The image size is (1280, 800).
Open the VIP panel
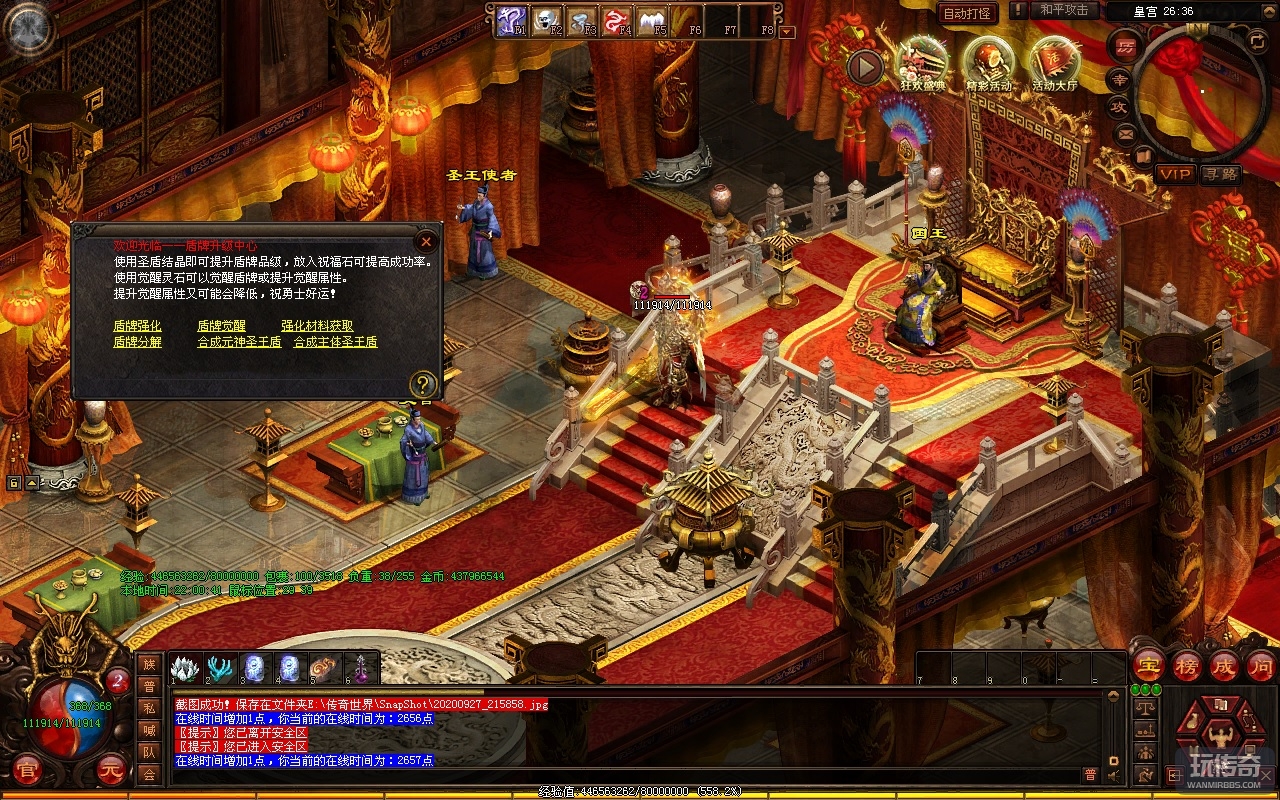pyautogui.click(x=1175, y=174)
